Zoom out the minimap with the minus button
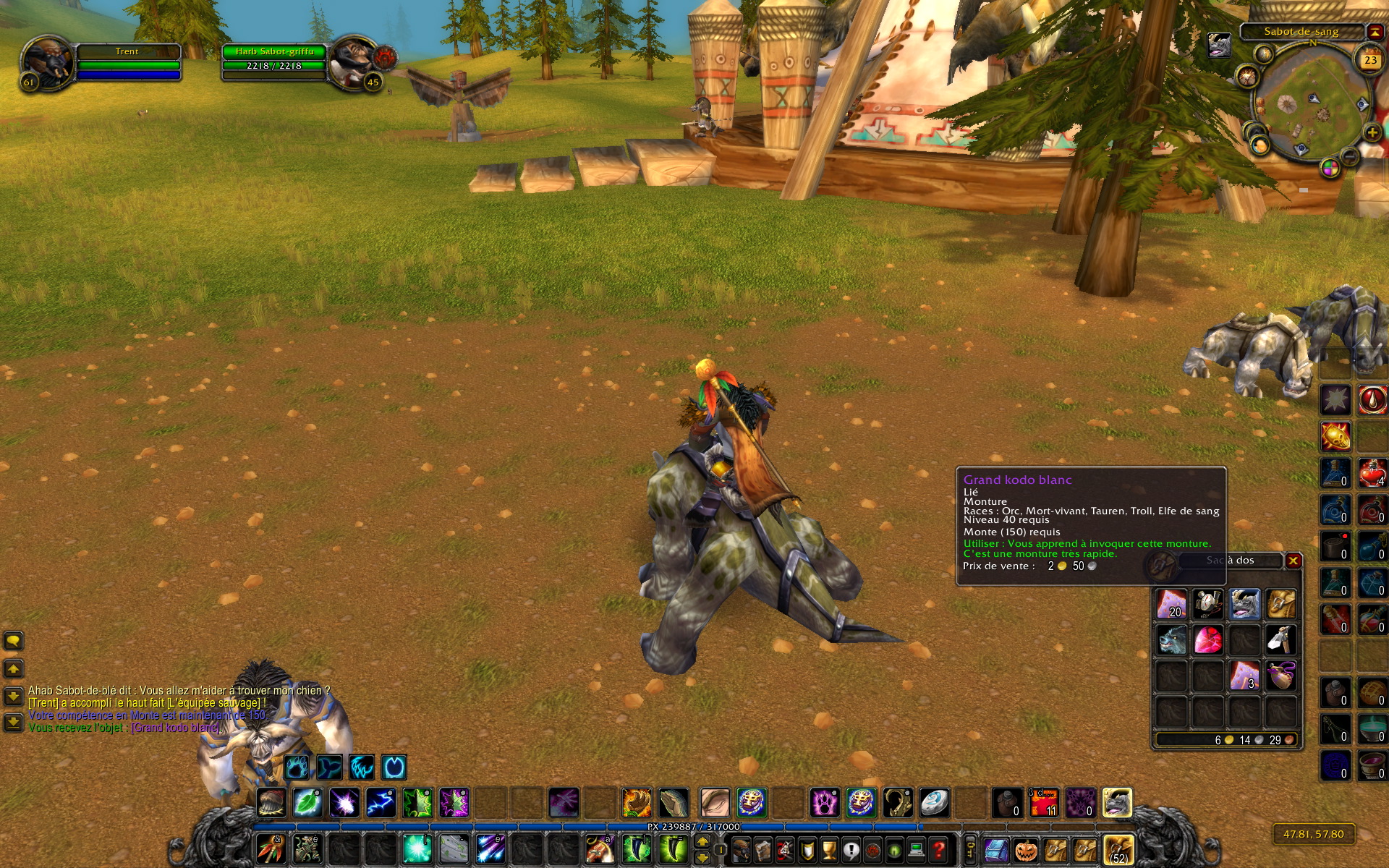The height and width of the screenshot is (868, 1389). coord(1349,156)
